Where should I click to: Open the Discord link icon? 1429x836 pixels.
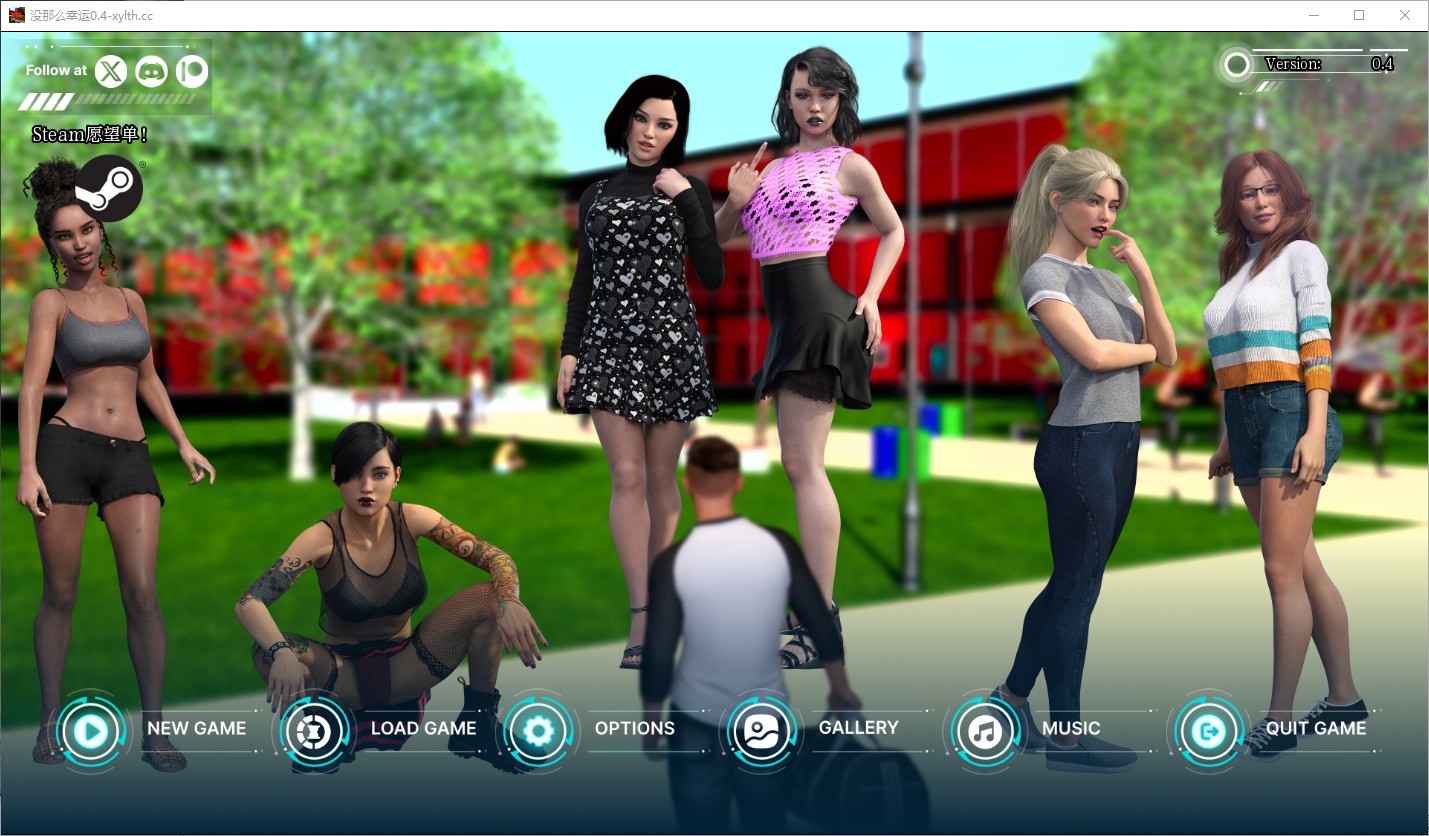(151, 71)
